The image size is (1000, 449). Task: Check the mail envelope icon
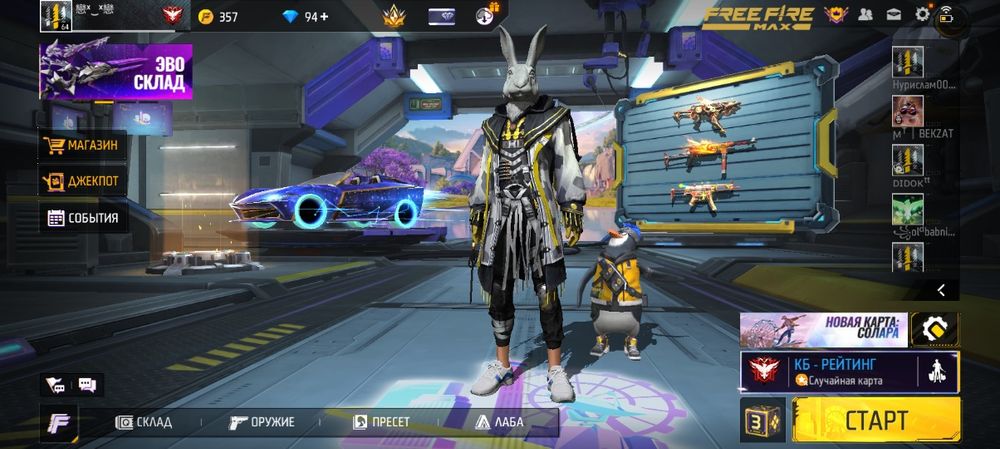click(x=892, y=14)
